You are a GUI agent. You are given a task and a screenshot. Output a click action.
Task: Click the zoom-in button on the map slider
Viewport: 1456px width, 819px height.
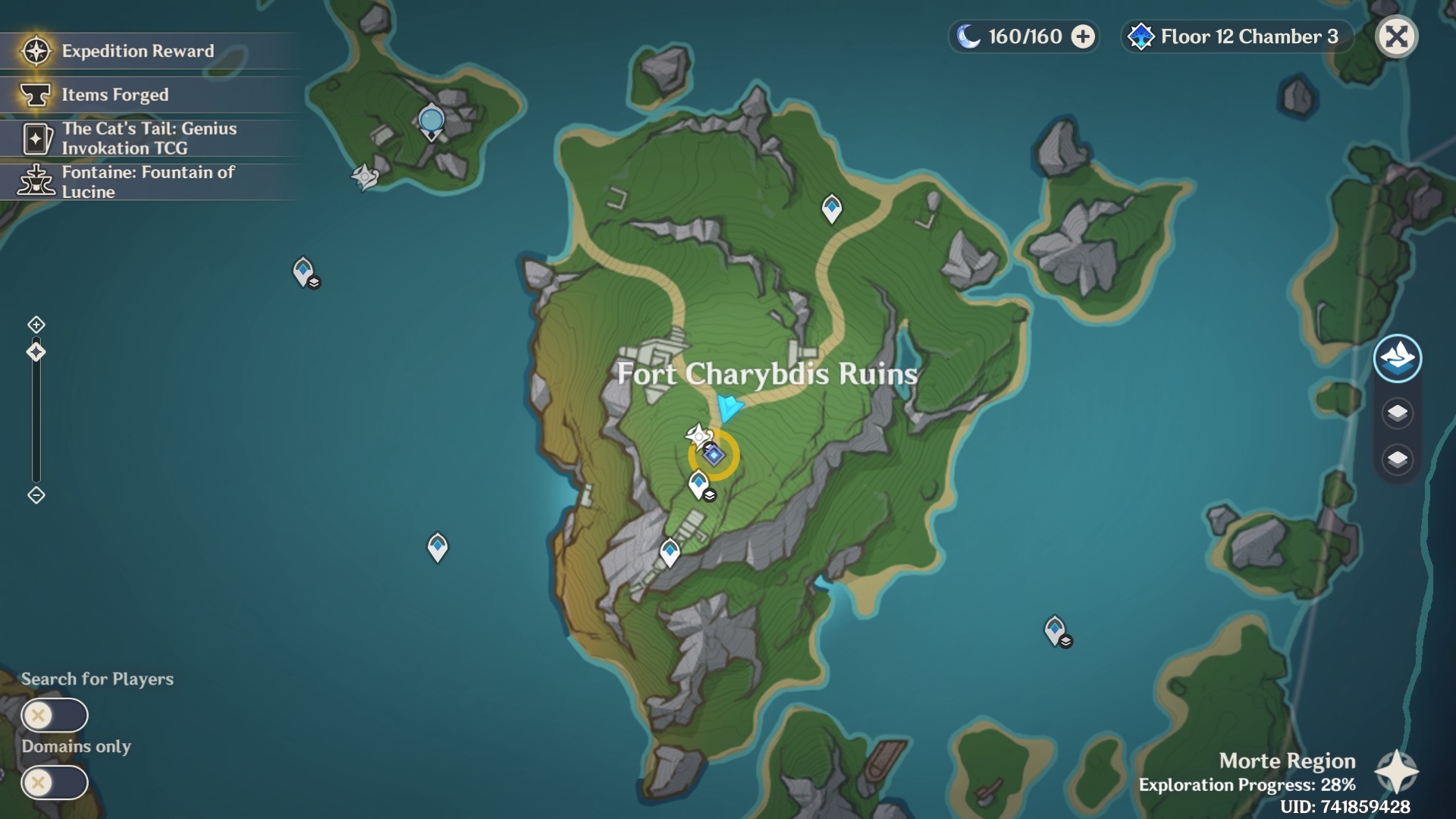tap(36, 325)
